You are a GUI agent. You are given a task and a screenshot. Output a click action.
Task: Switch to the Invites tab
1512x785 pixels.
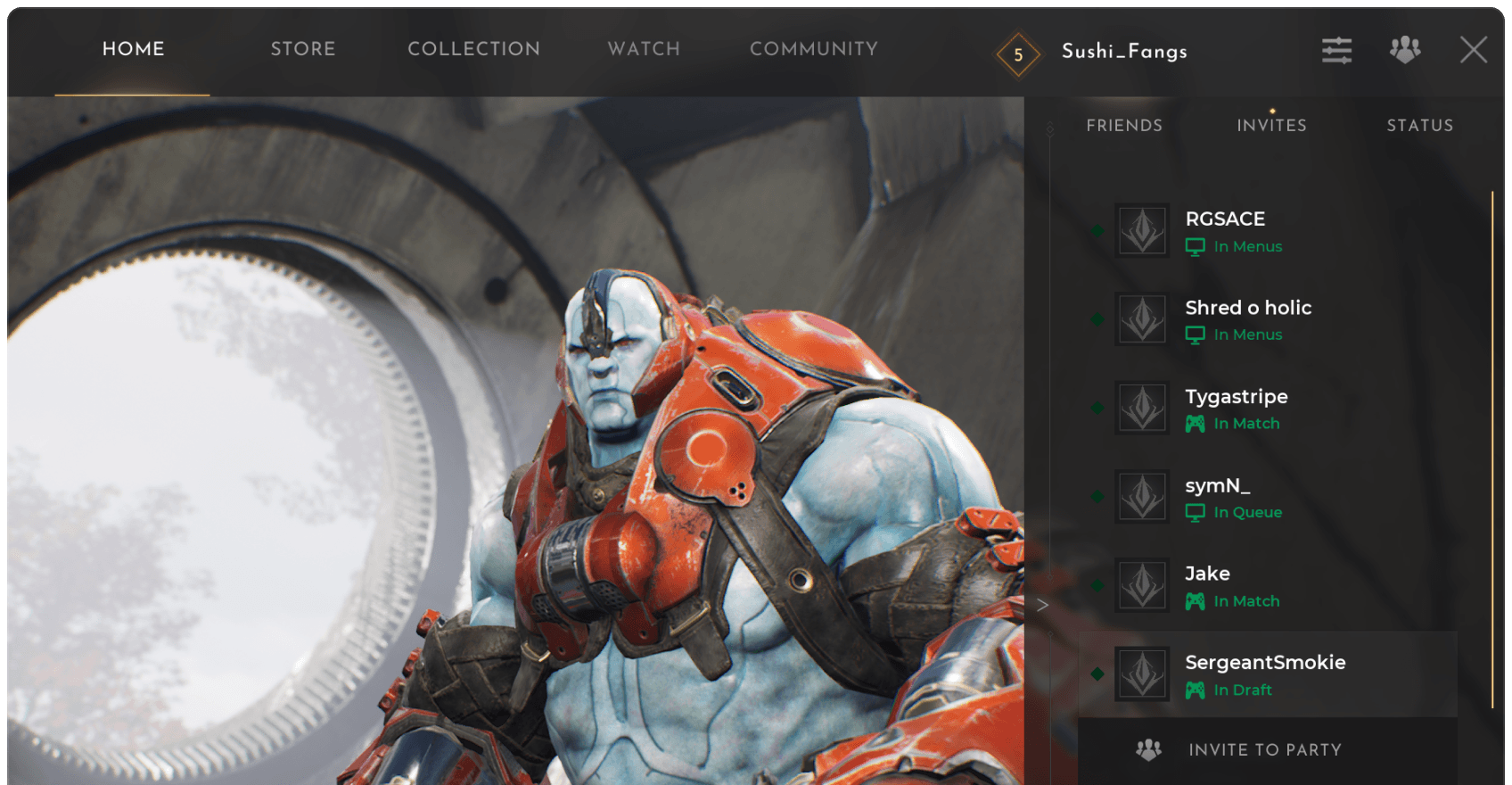(x=1271, y=126)
